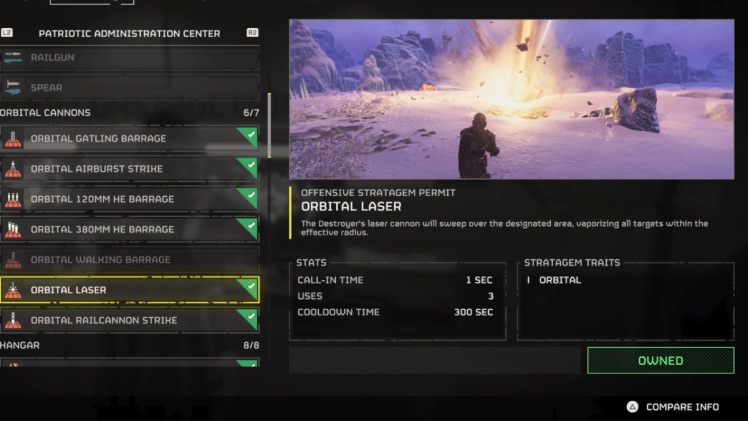Select the highlighted Orbital Laser entry
The height and width of the screenshot is (421, 748).
tap(130, 290)
